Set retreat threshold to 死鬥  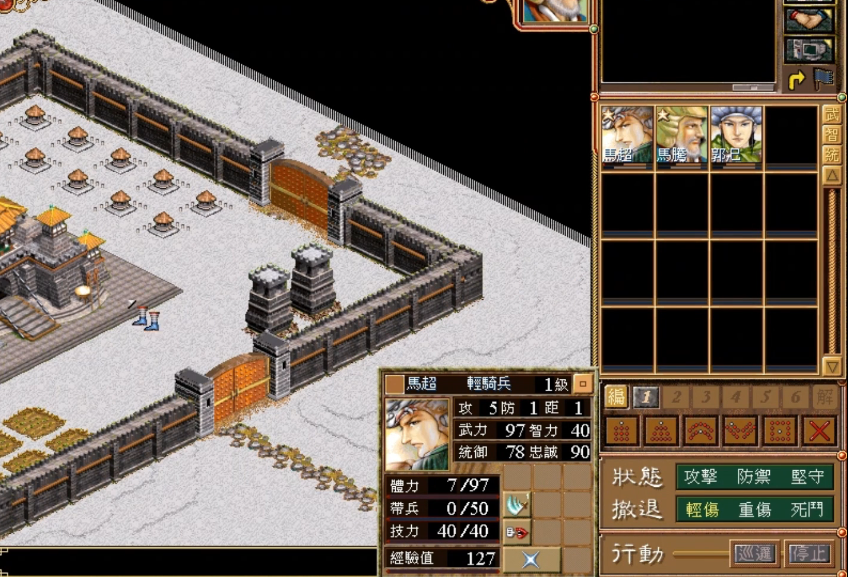pyautogui.click(x=806, y=509)
